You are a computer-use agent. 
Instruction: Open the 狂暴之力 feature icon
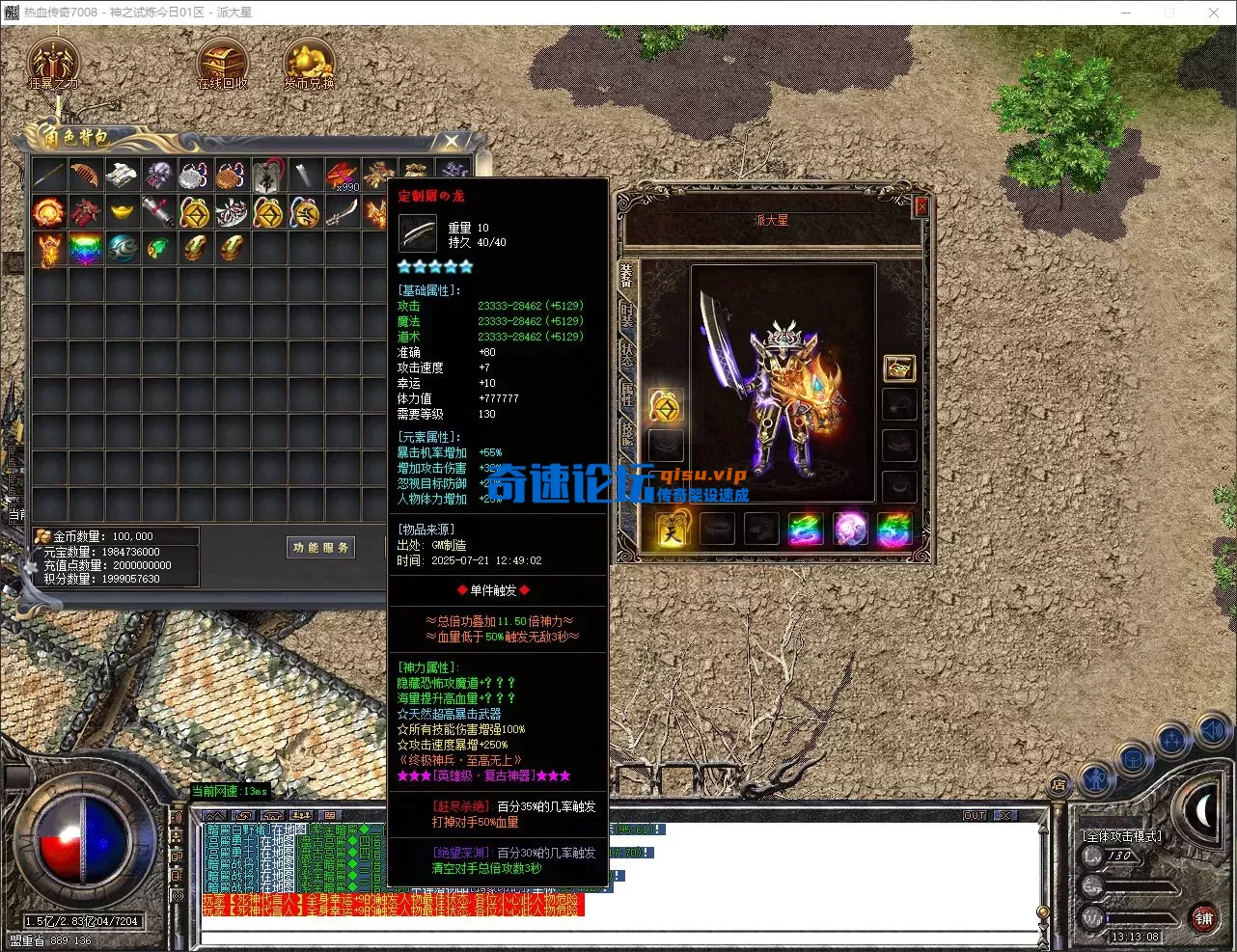click(x=53, y=63)
